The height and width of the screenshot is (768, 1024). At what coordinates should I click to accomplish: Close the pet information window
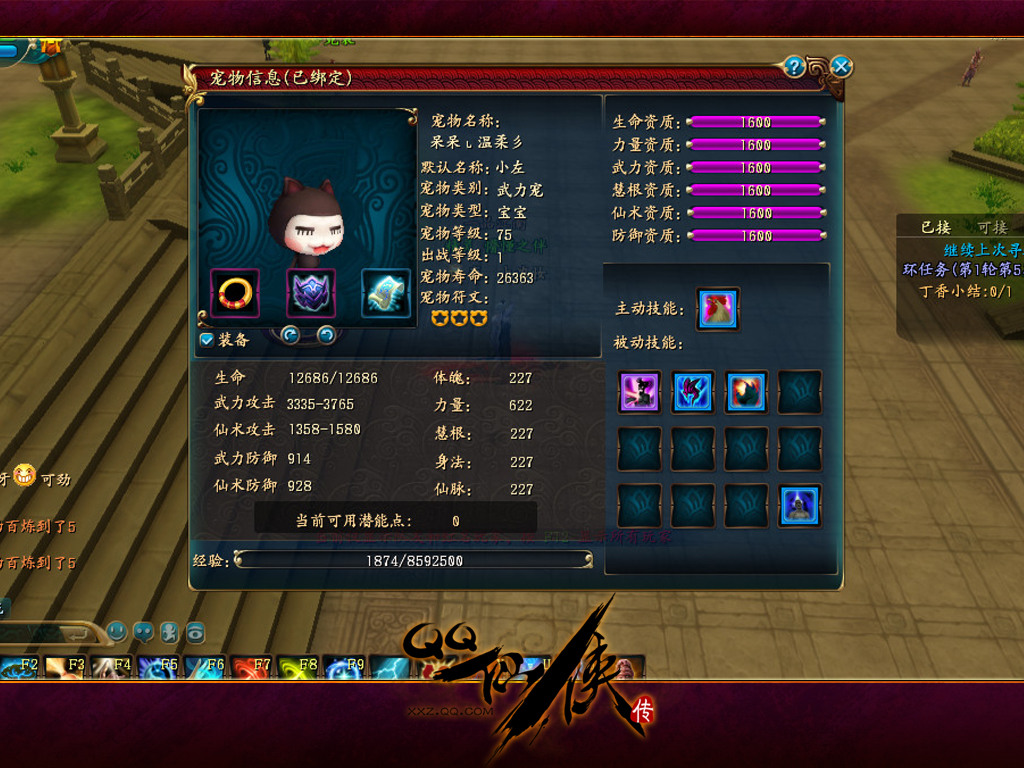coord(842,67)
